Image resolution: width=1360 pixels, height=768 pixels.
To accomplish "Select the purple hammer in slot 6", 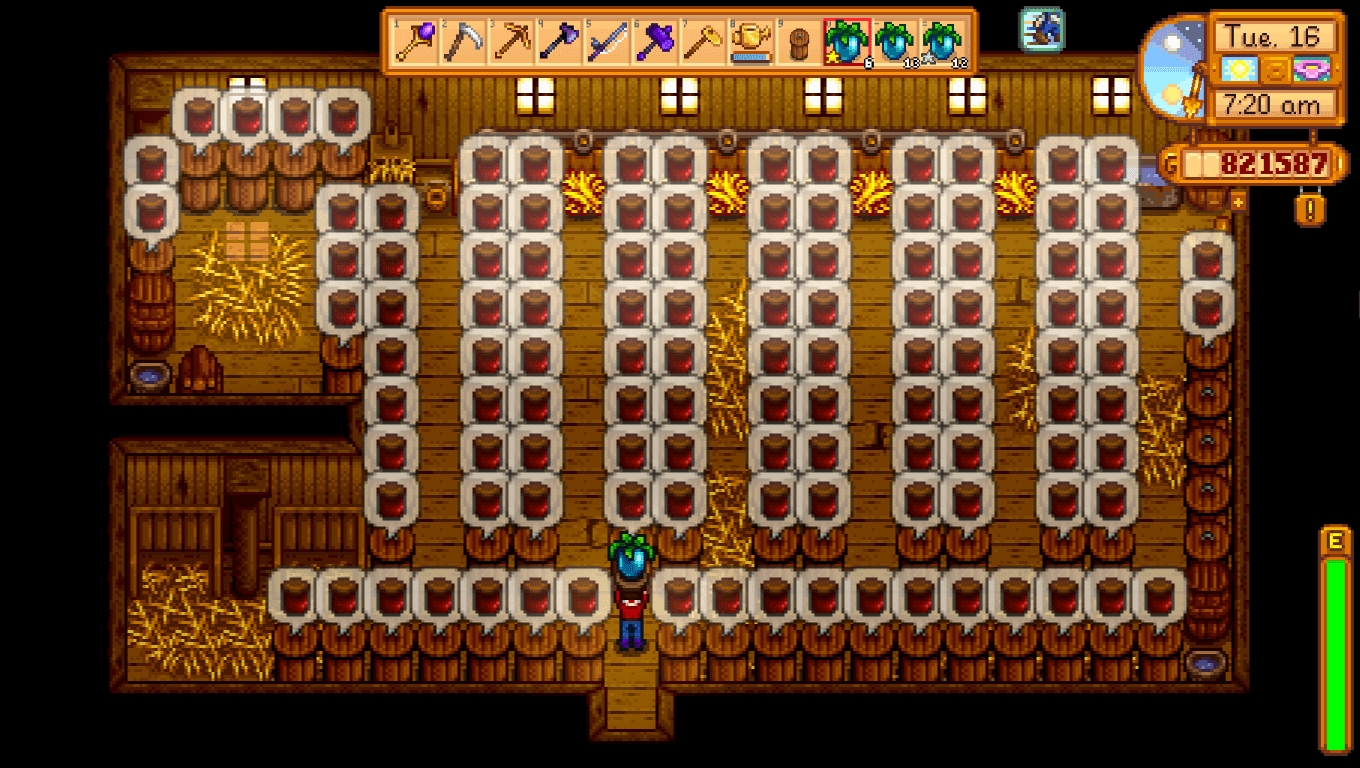I will pos(656,38).
